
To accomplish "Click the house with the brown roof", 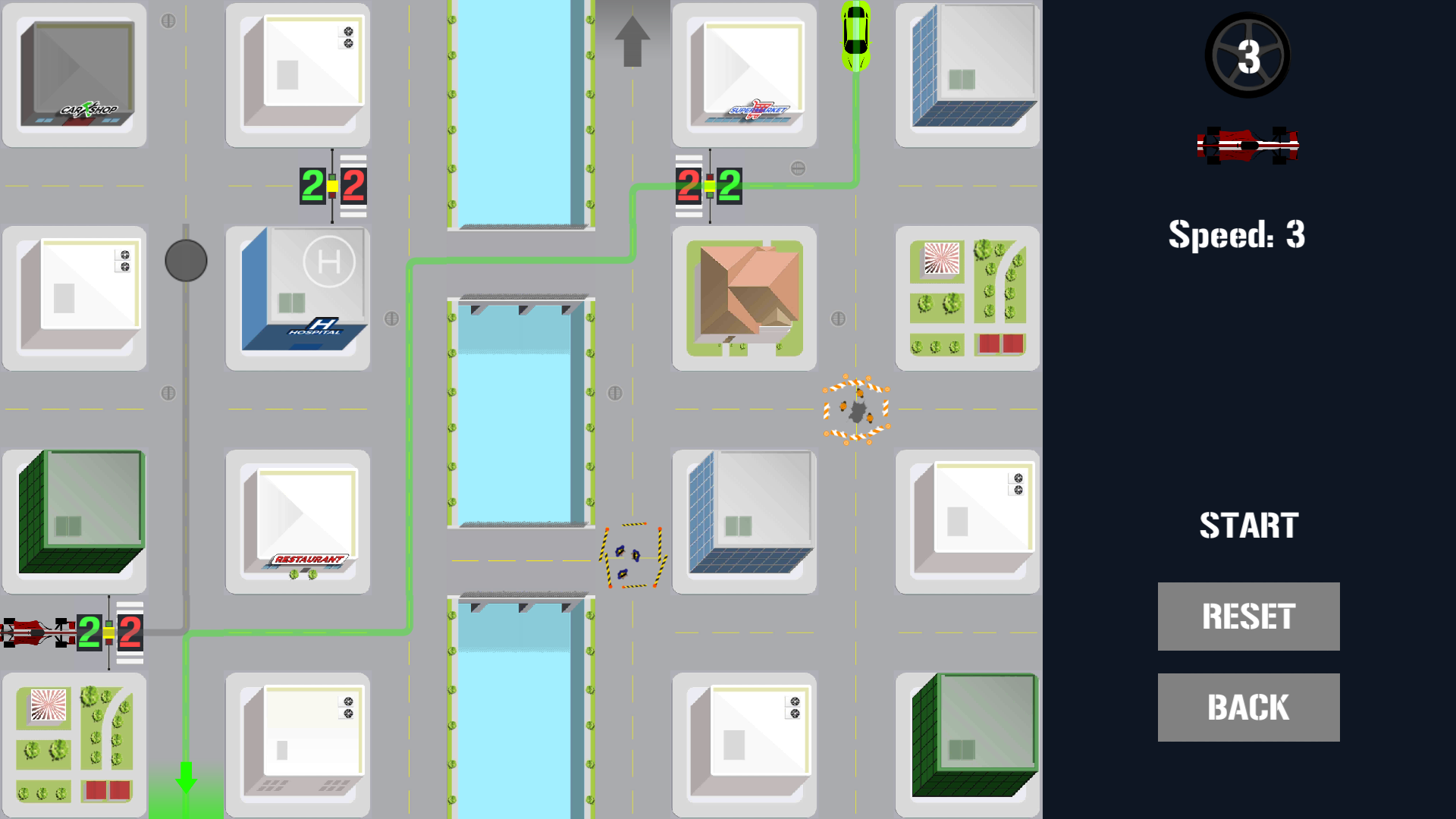I will [x=744, y=296].
